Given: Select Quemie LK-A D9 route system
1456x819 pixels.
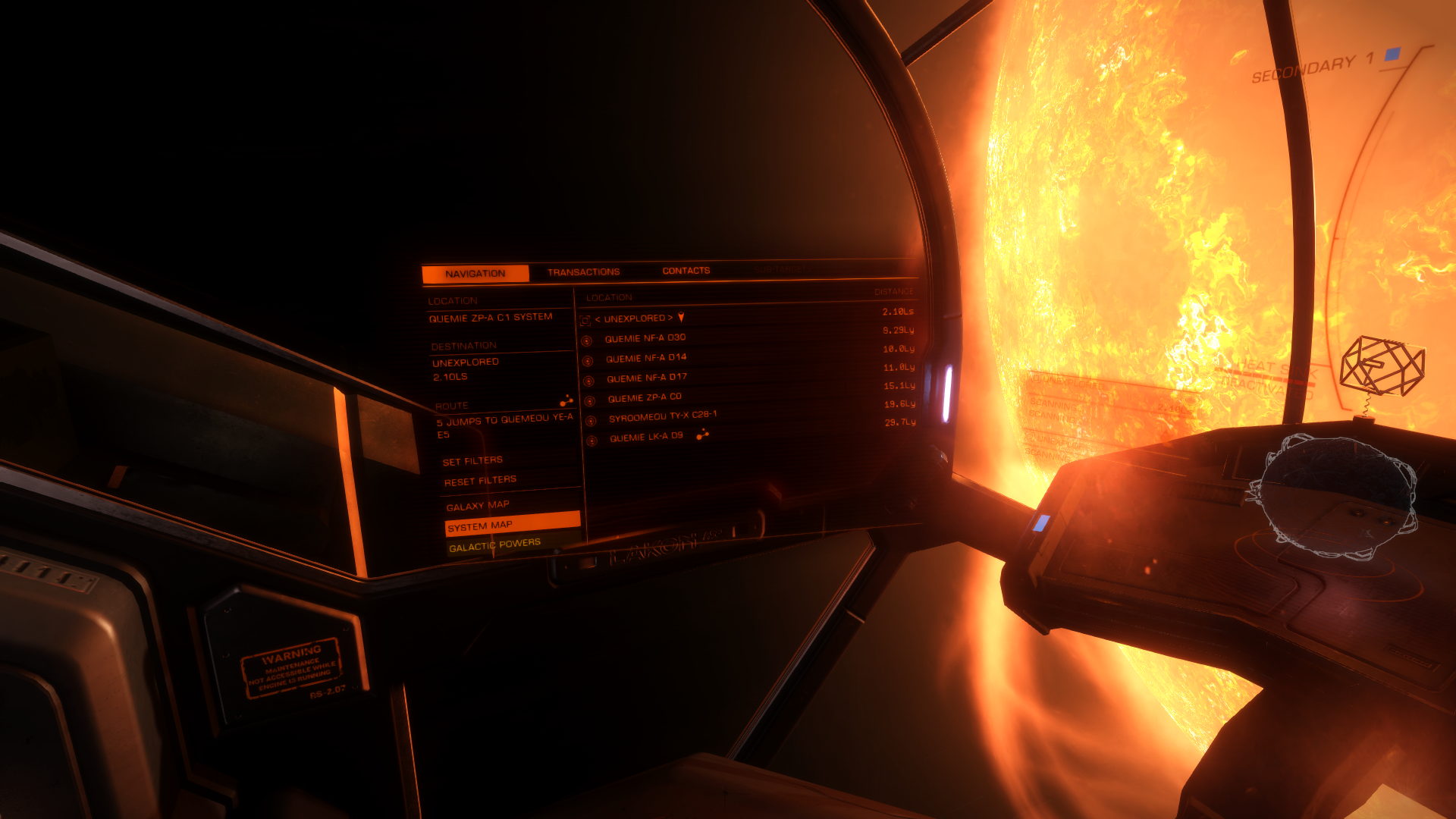Looking at the screenshot, I should point(646,437).
